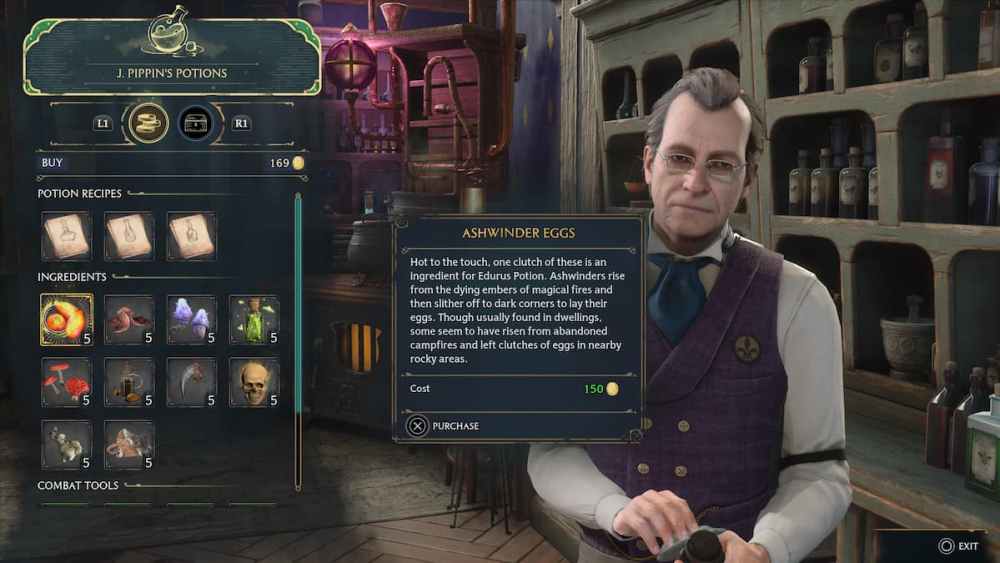This screenshot has width=1000, height=563.
Task: Select the green bottle ingredient
Action: [253, 320]
